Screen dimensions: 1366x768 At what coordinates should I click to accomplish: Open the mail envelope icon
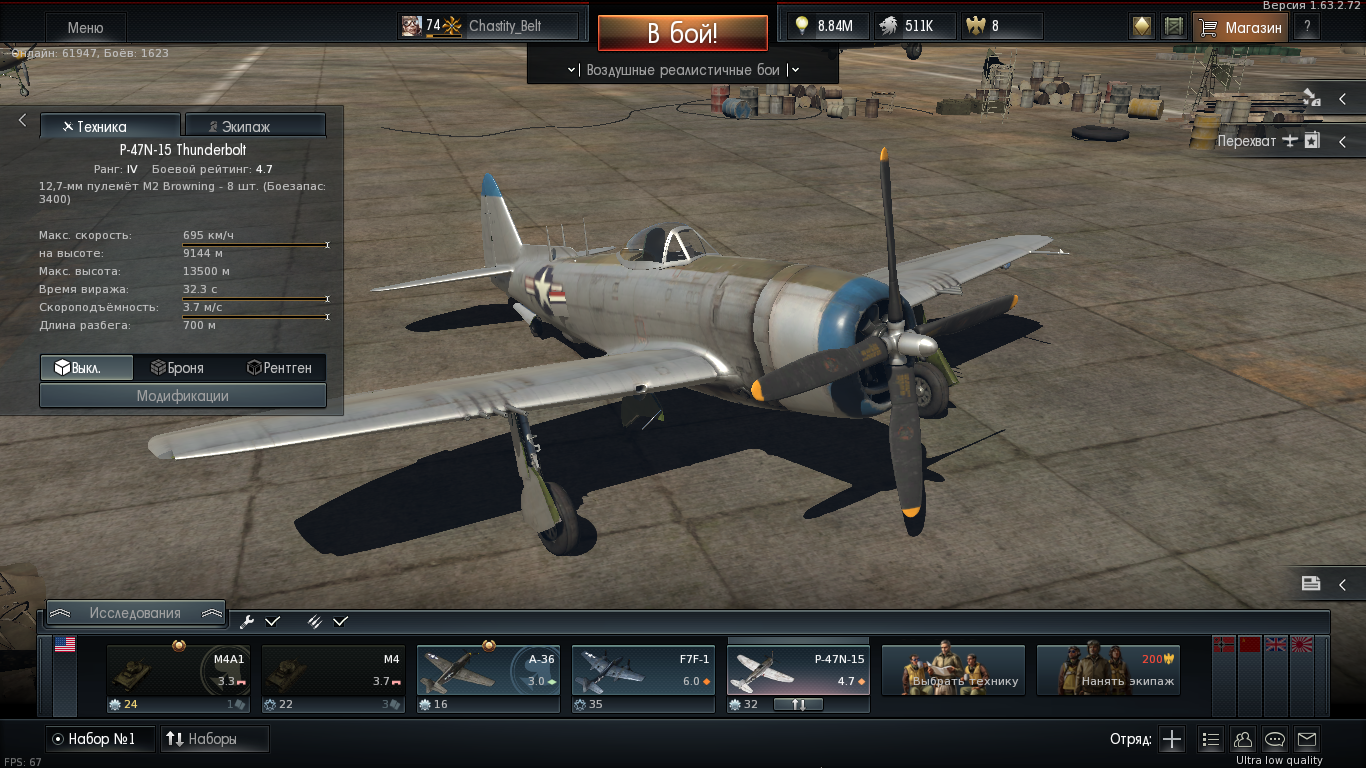click(x=1307, y=740)
